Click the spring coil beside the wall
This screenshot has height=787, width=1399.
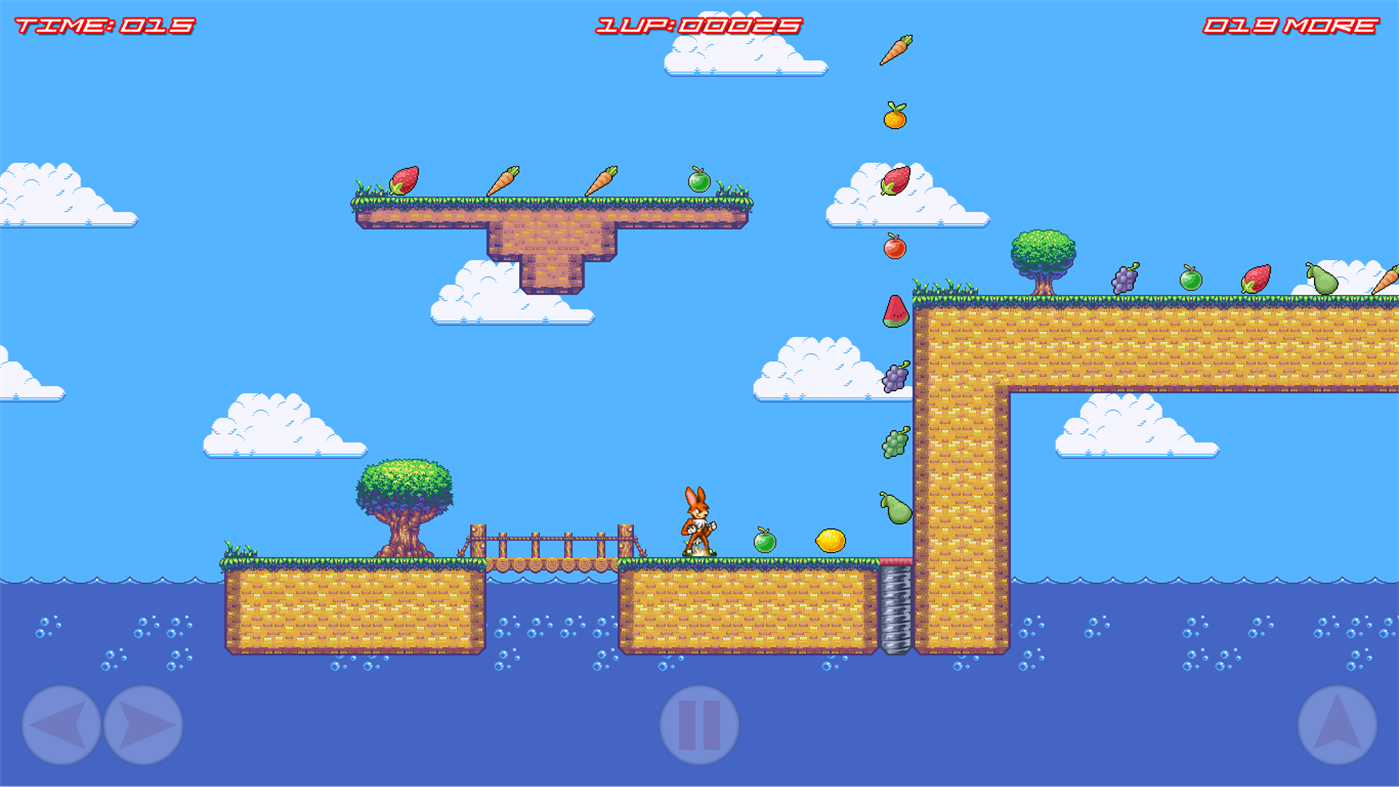point(893,610)
